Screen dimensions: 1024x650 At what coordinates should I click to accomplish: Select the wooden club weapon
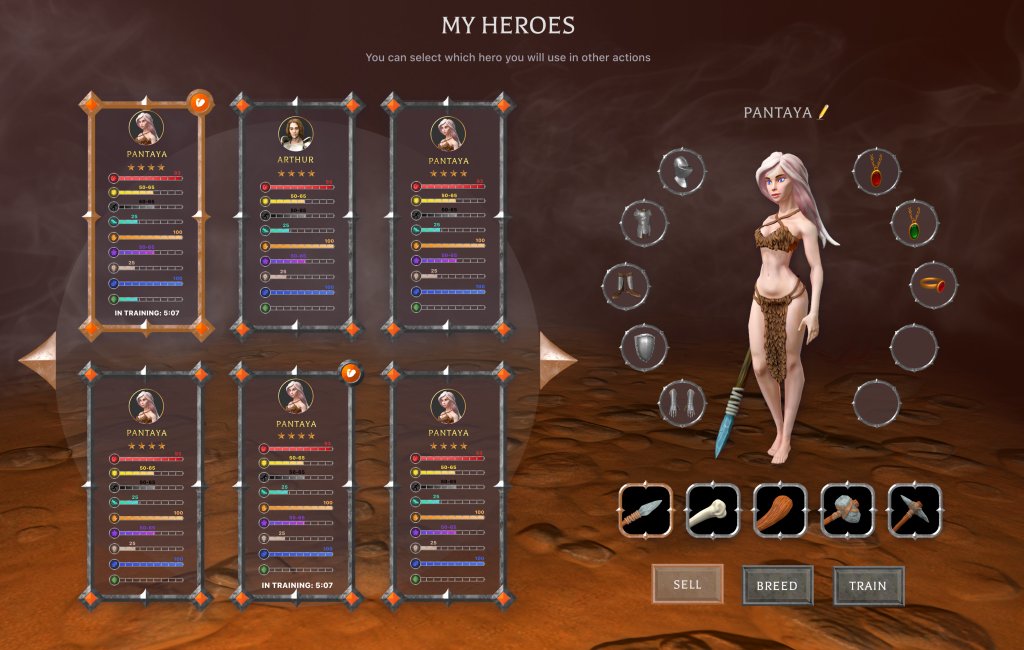[779, 510]
